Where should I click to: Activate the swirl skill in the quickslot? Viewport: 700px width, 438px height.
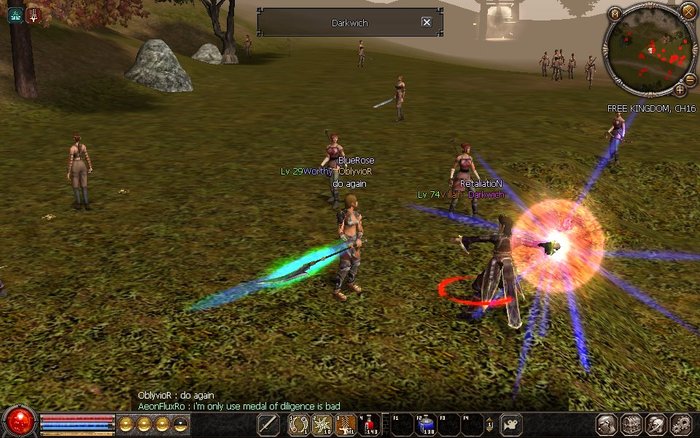coord(297,424)
